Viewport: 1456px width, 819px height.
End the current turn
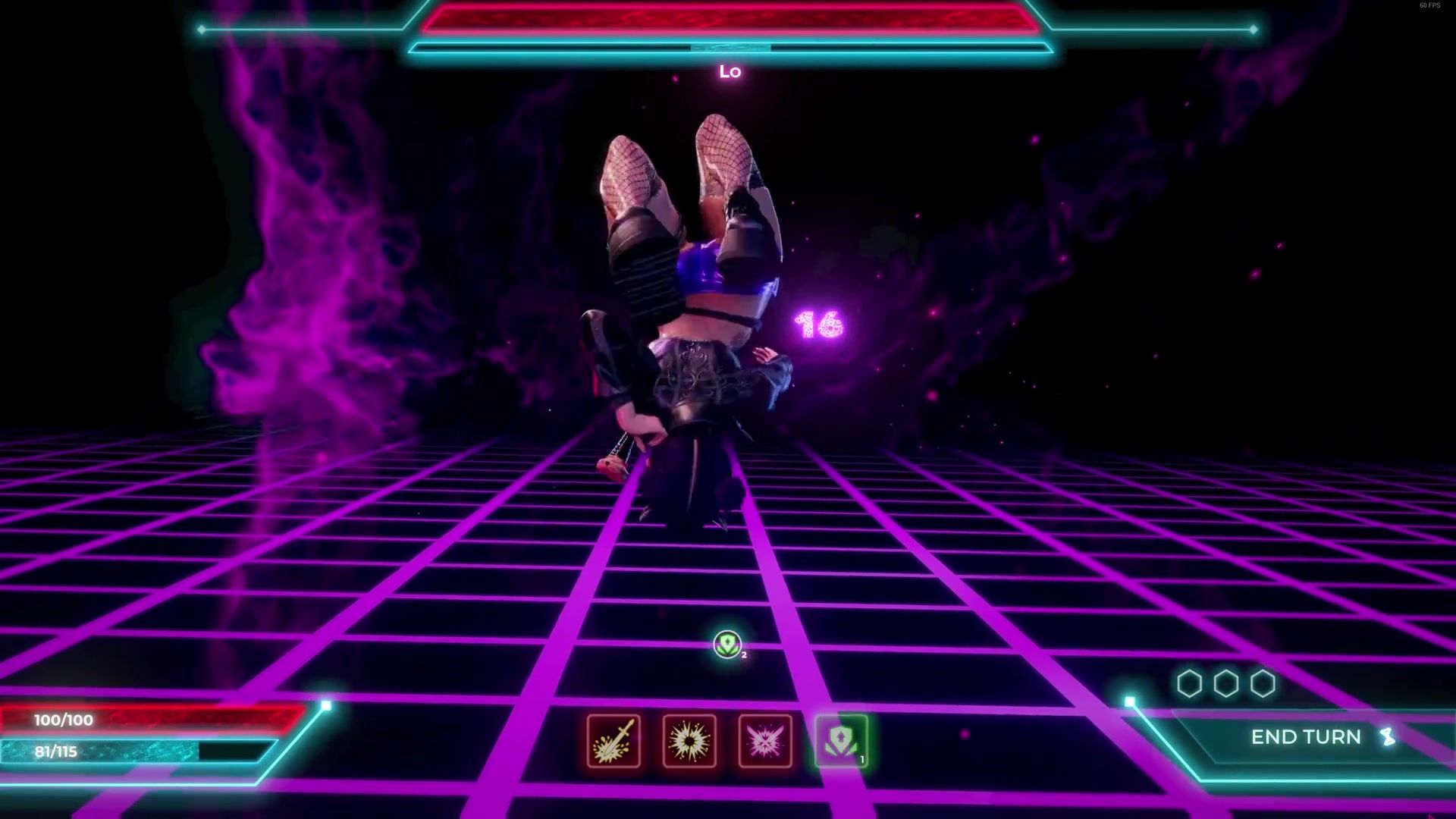[1306, 737]
